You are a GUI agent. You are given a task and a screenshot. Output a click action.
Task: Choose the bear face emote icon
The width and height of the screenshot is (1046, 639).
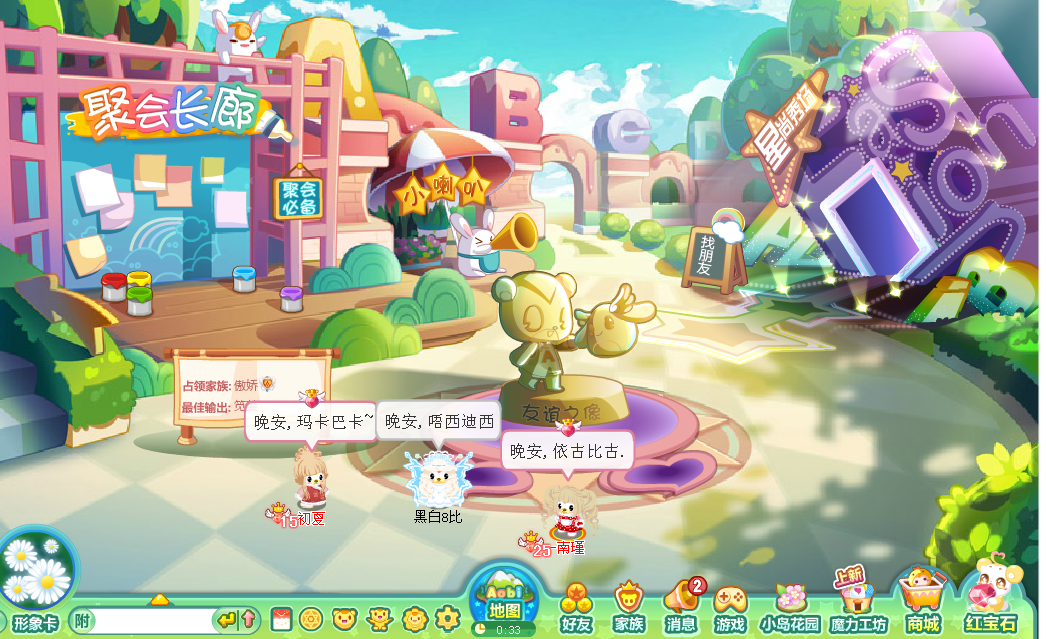(x=345, y=620)
